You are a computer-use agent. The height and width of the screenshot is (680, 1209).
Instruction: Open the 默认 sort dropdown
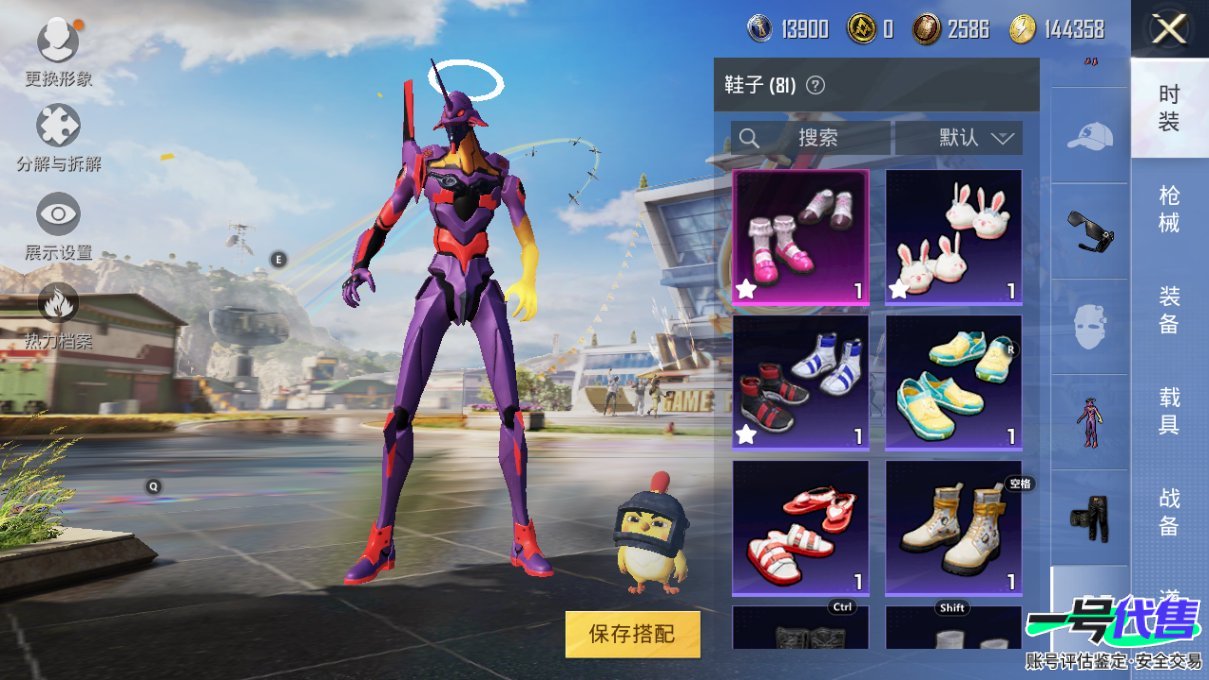(x=959, y=138)
